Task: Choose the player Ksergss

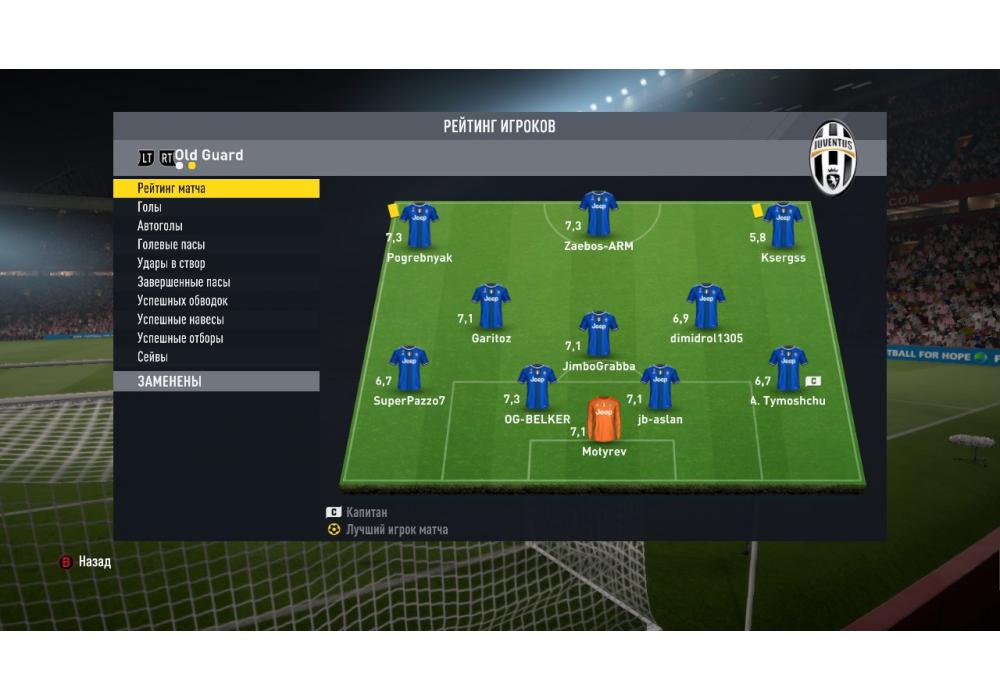Action: tap(782, 226)
